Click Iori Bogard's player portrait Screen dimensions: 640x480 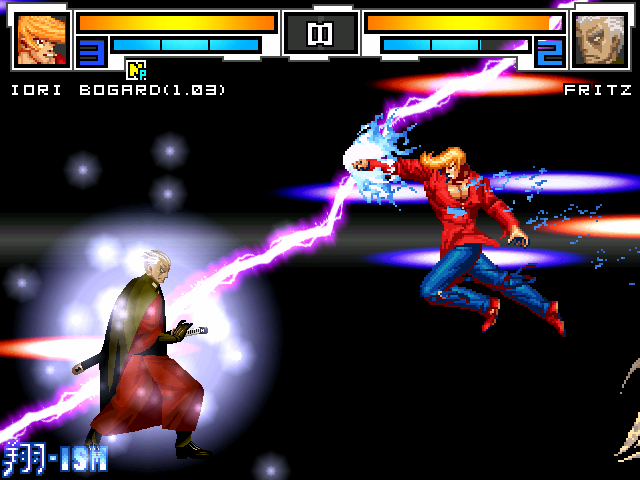[43, 39]
